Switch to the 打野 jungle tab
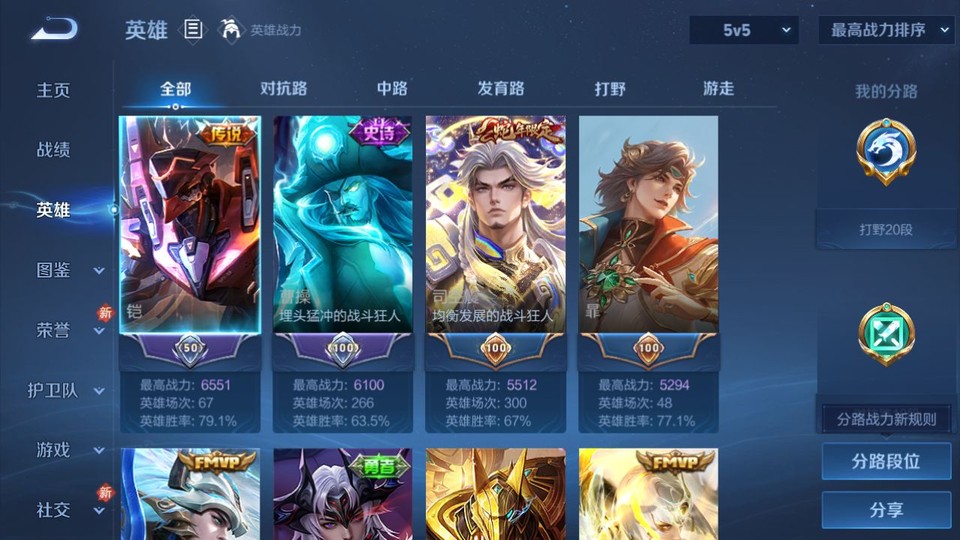Viewport: 960px width, 540px height. [610, 88]
